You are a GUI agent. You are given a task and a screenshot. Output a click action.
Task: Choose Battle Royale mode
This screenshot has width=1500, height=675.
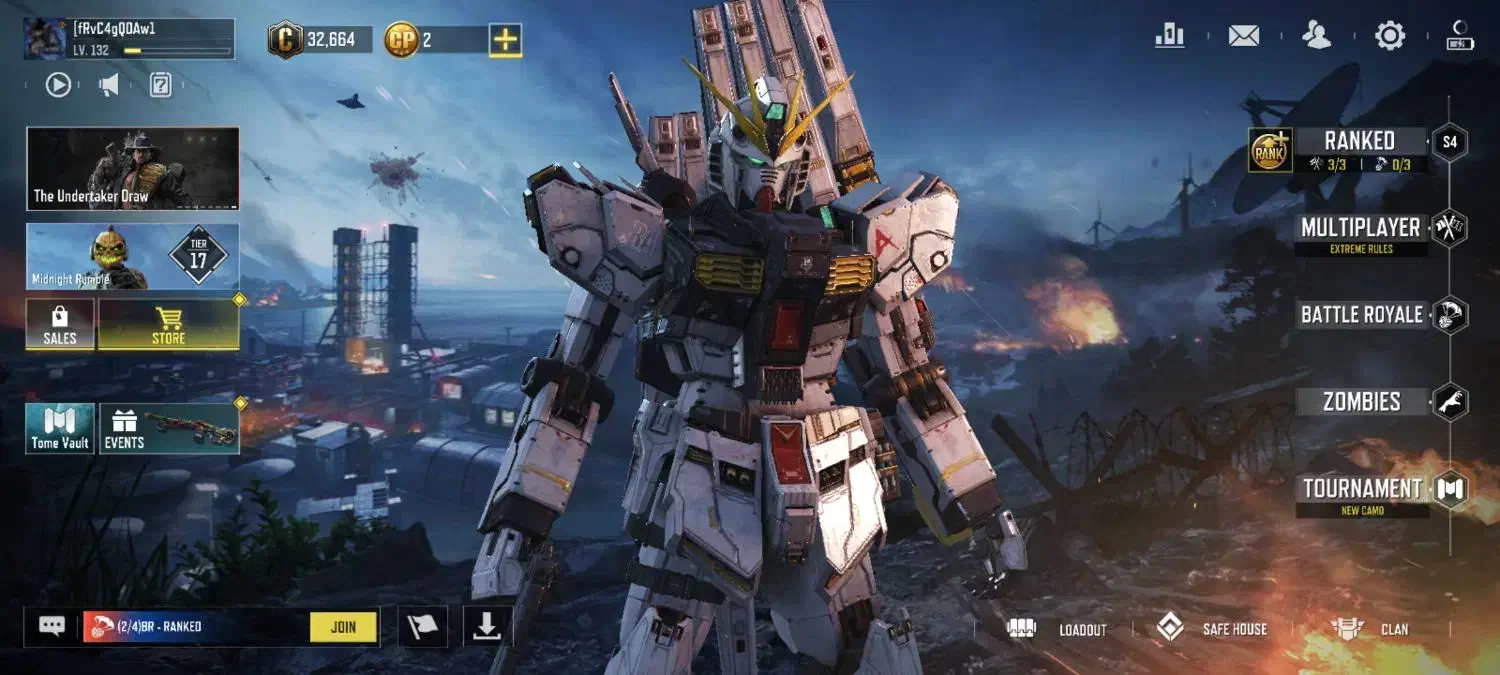(x=1361, y=314)
